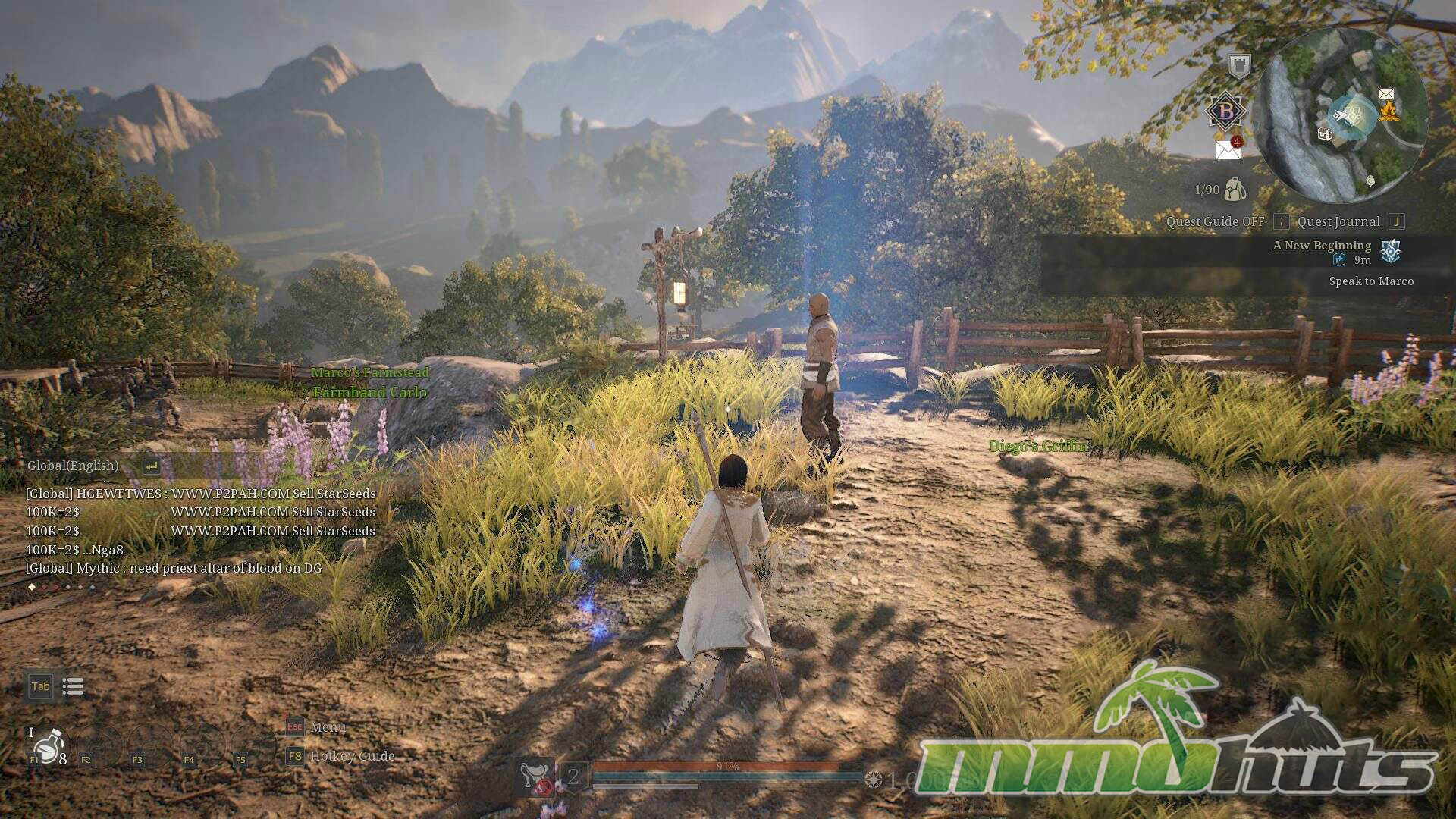Click the chat enter arrow button
This screenshot has width=1456, height=819.
click(x=151, y=466)
